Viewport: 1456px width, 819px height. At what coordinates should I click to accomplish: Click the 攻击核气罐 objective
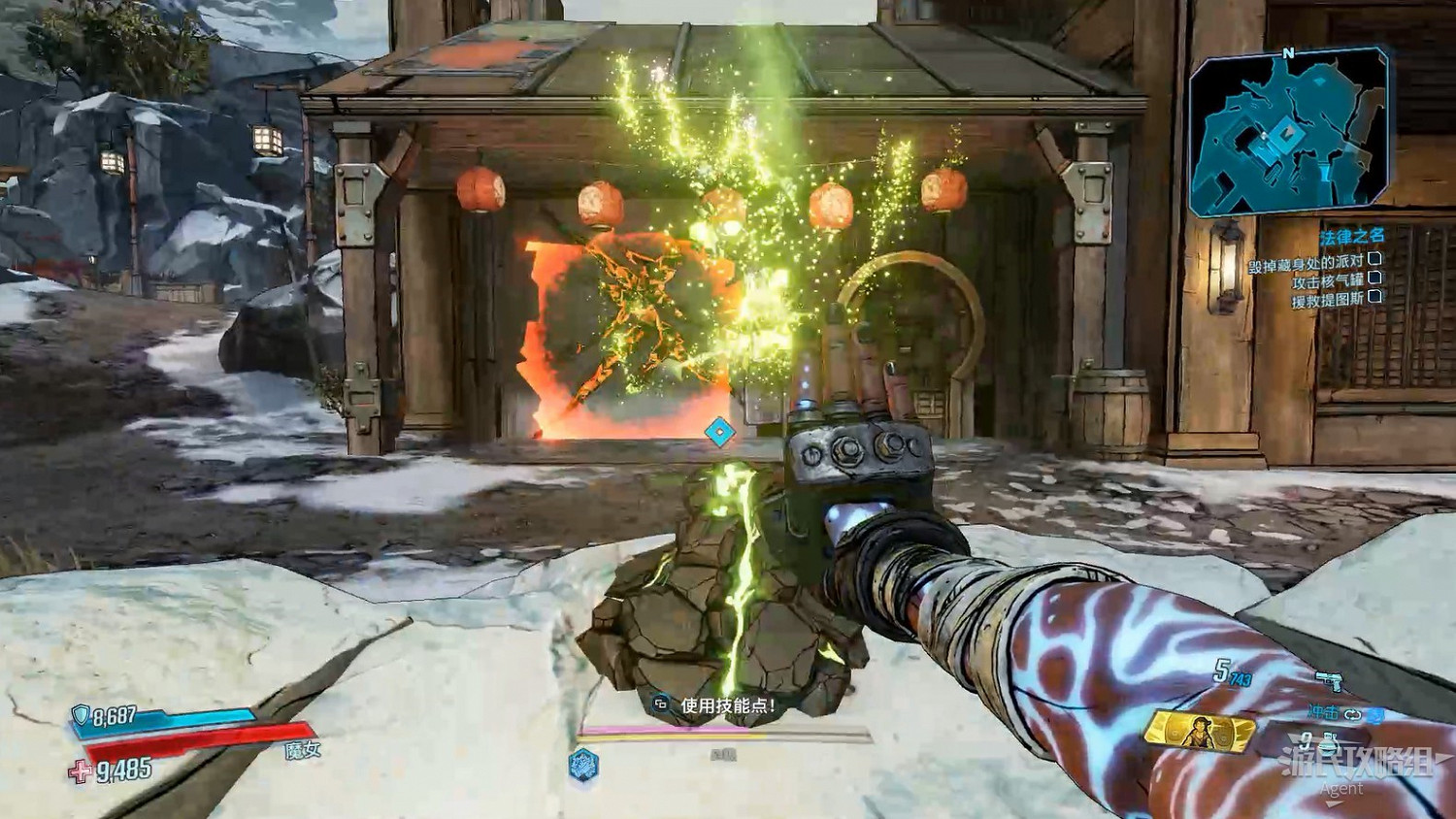coord(1329,282)
